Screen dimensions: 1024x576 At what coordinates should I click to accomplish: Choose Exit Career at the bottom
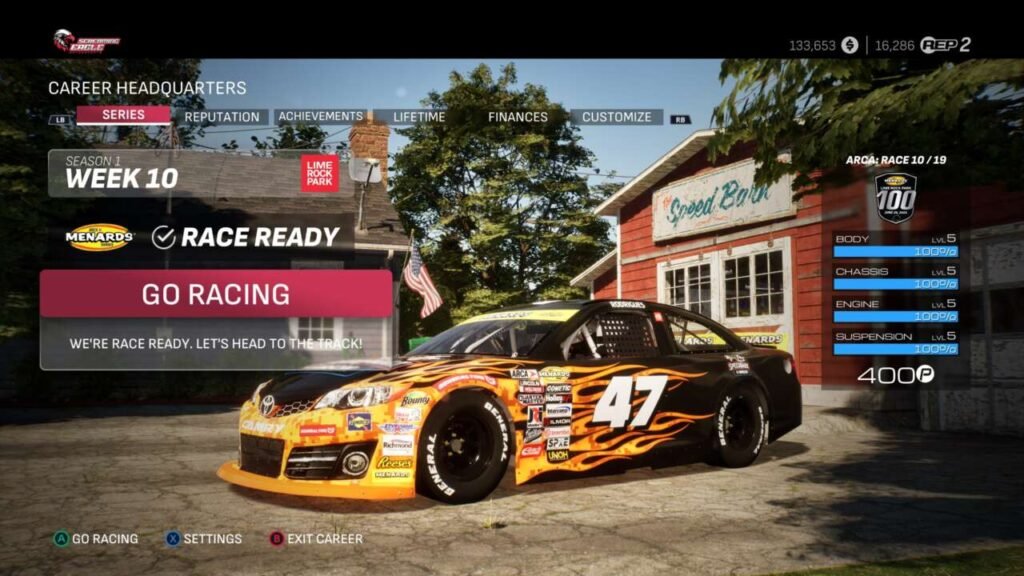point(324,538)
